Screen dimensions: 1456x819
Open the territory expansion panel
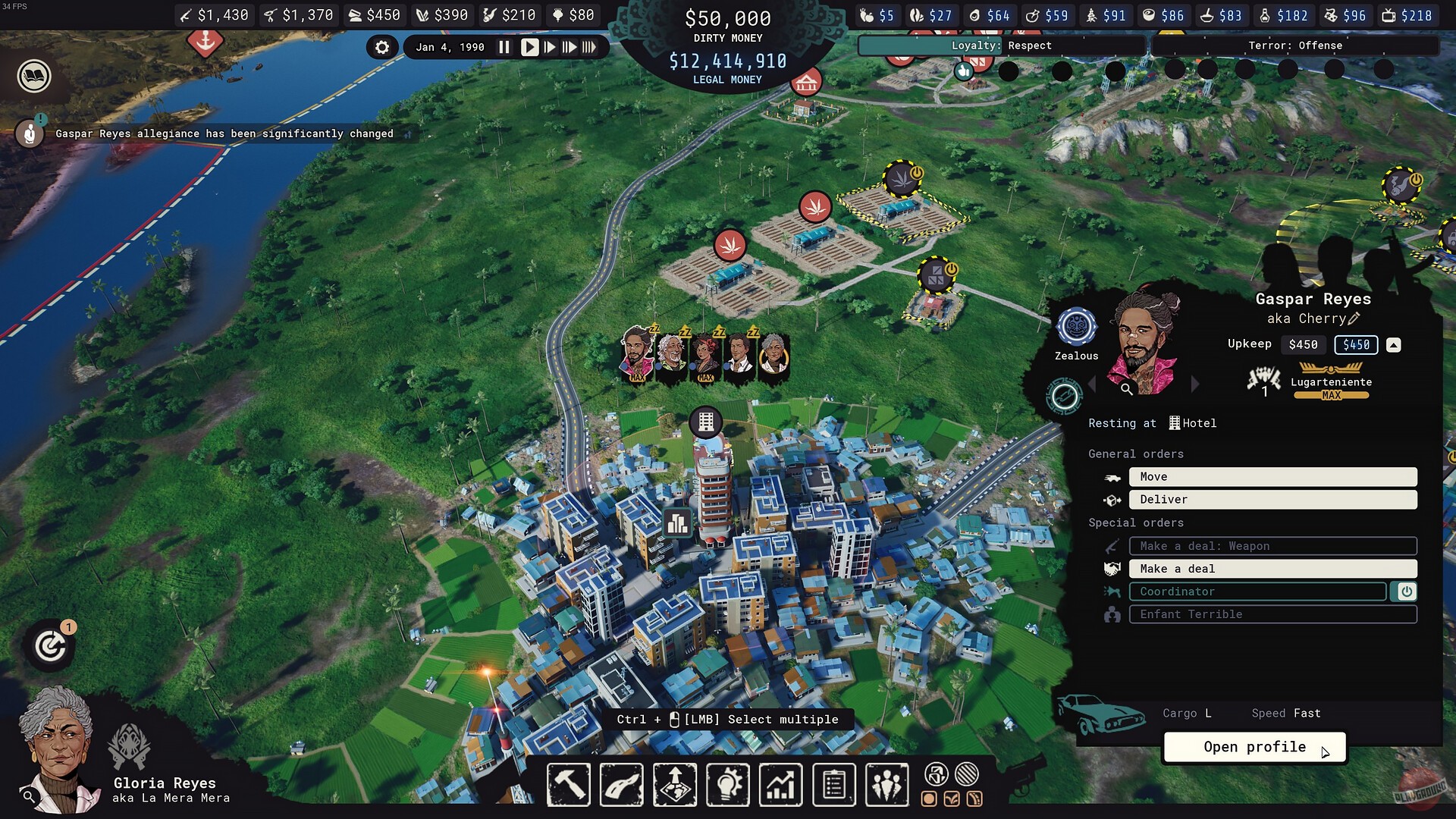[674, 785]
